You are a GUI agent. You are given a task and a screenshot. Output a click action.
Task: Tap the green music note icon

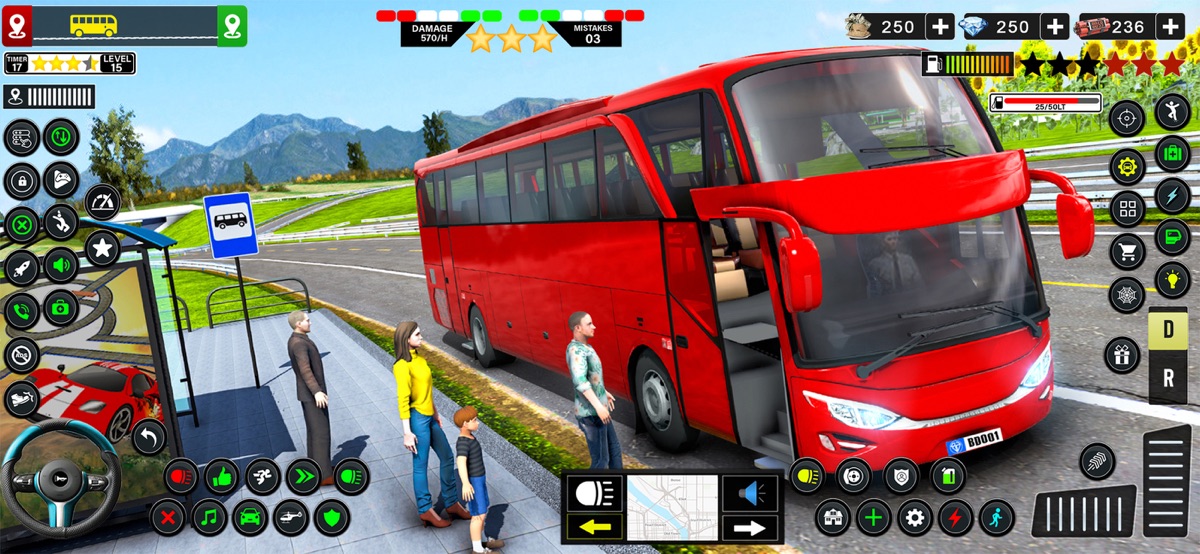(209, 517)
